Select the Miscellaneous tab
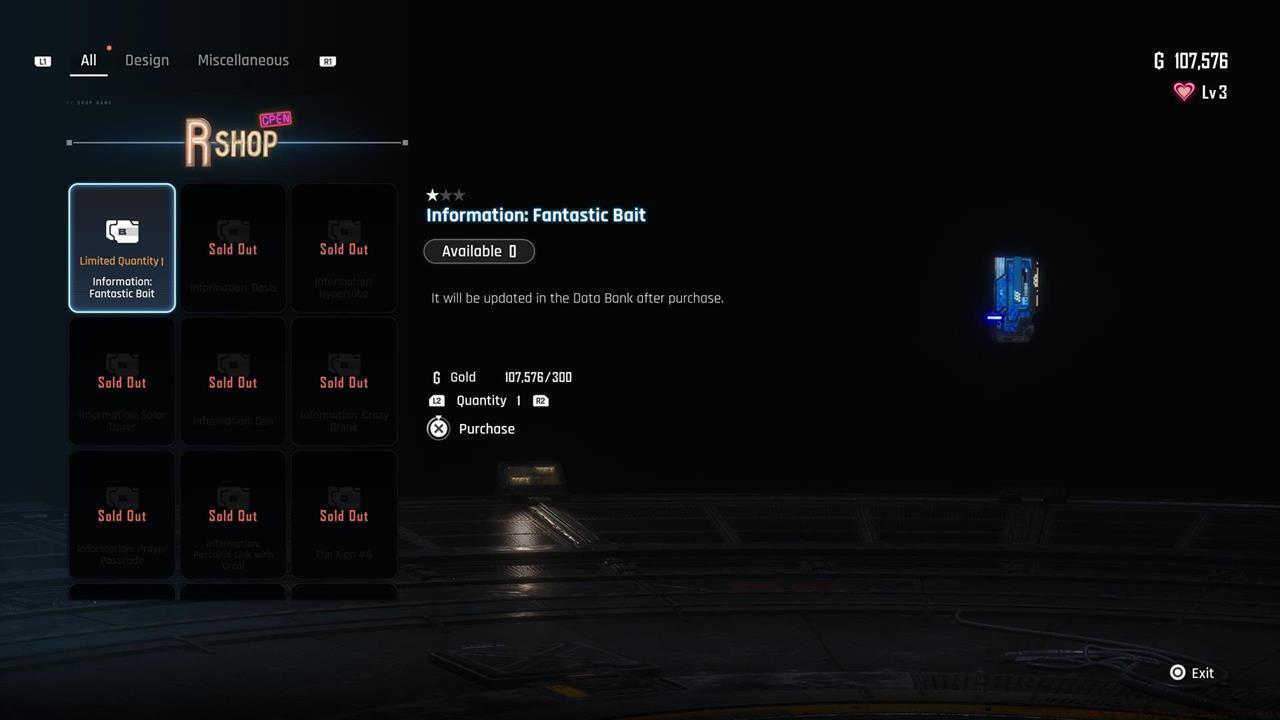This screenshot has height=720, width=1280. [243, 61]
